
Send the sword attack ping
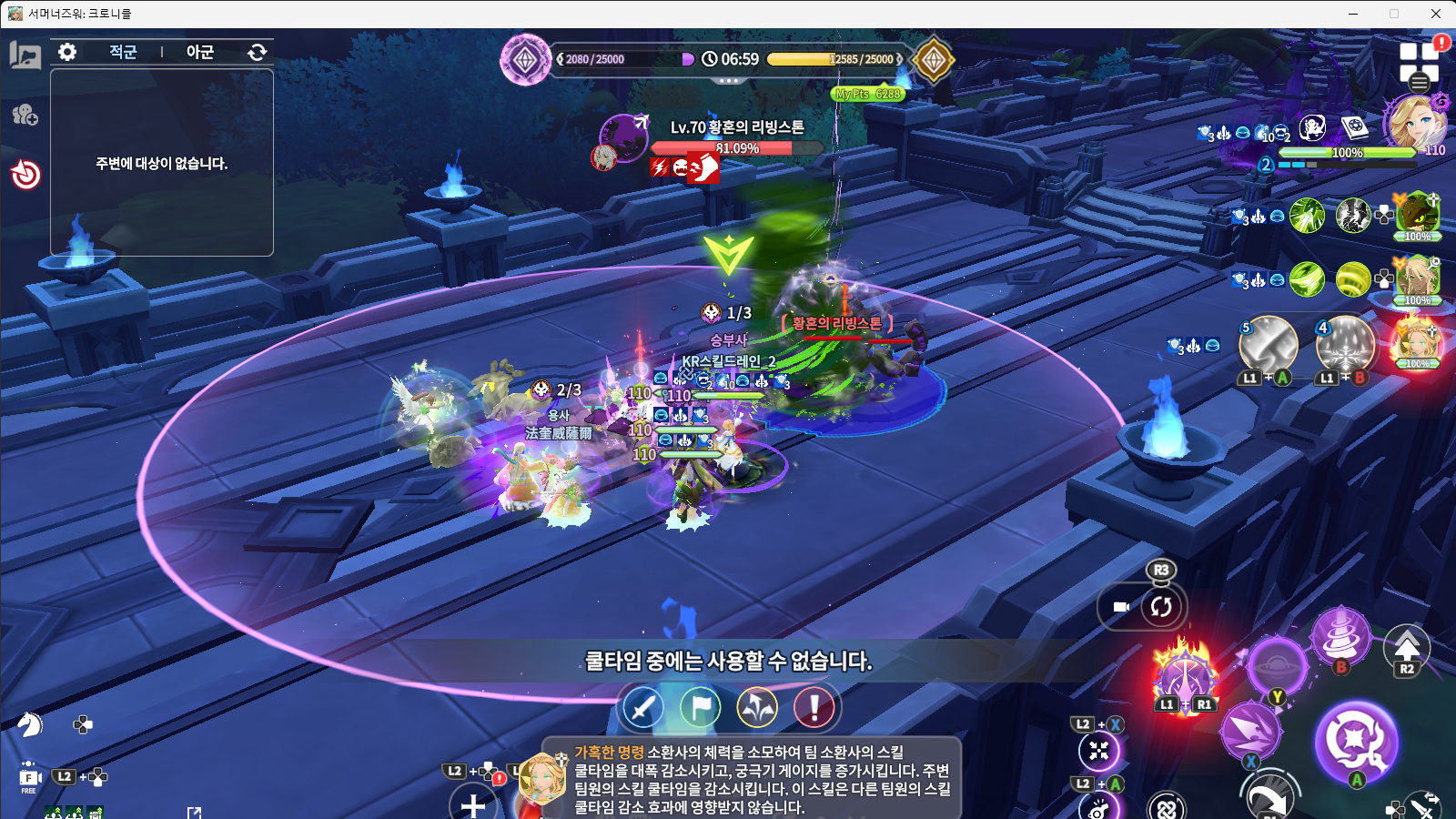642,707
